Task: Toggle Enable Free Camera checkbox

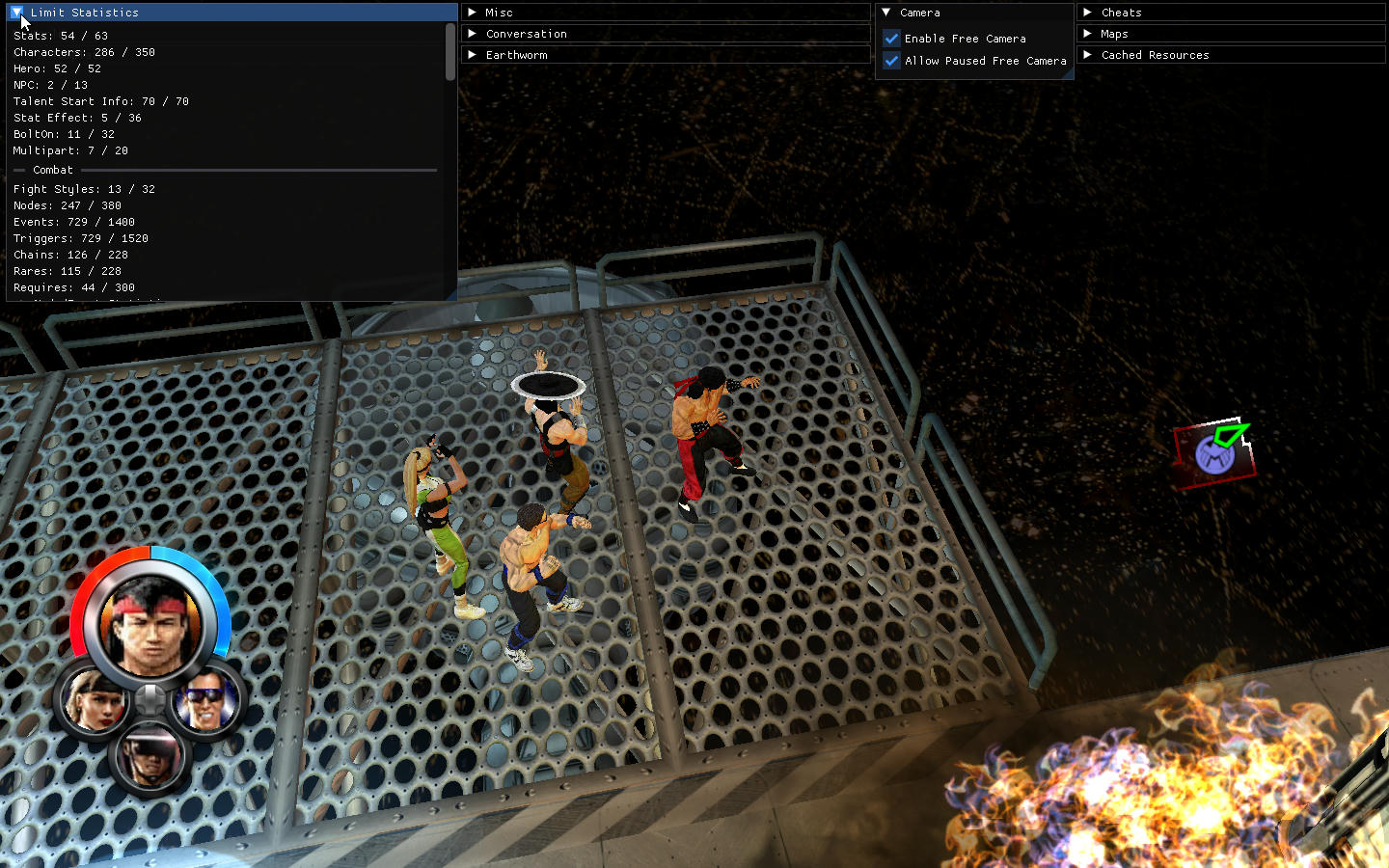Action: click(892, 39)
